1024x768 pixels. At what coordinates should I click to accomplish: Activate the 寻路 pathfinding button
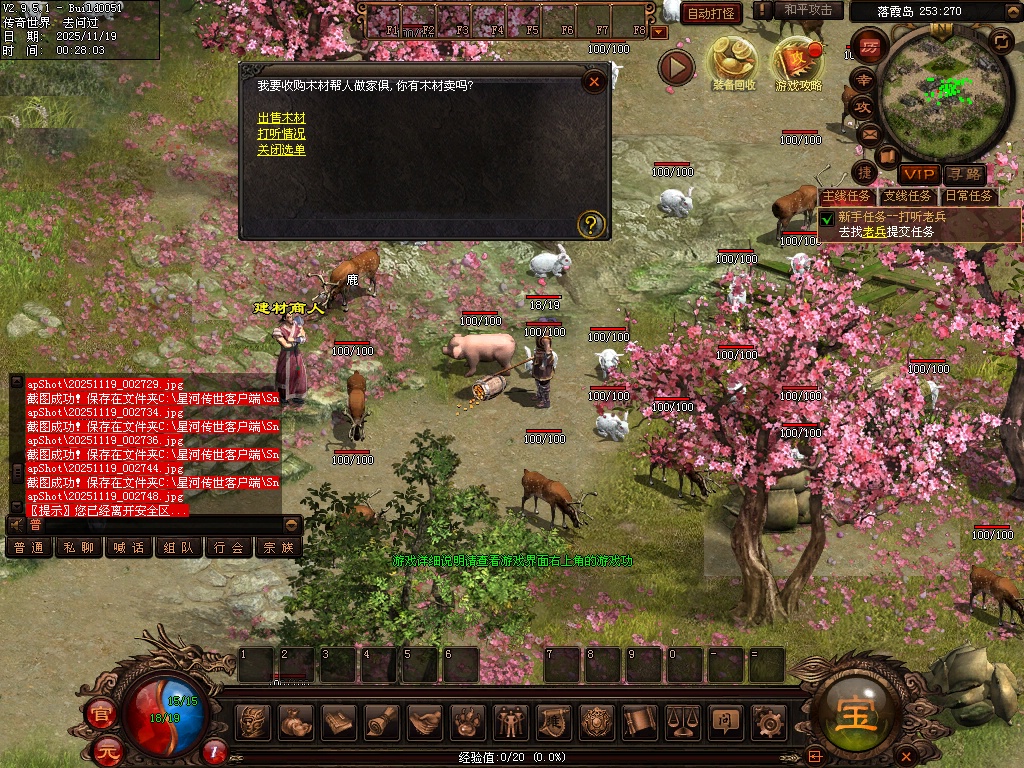[x=963, y=174]
